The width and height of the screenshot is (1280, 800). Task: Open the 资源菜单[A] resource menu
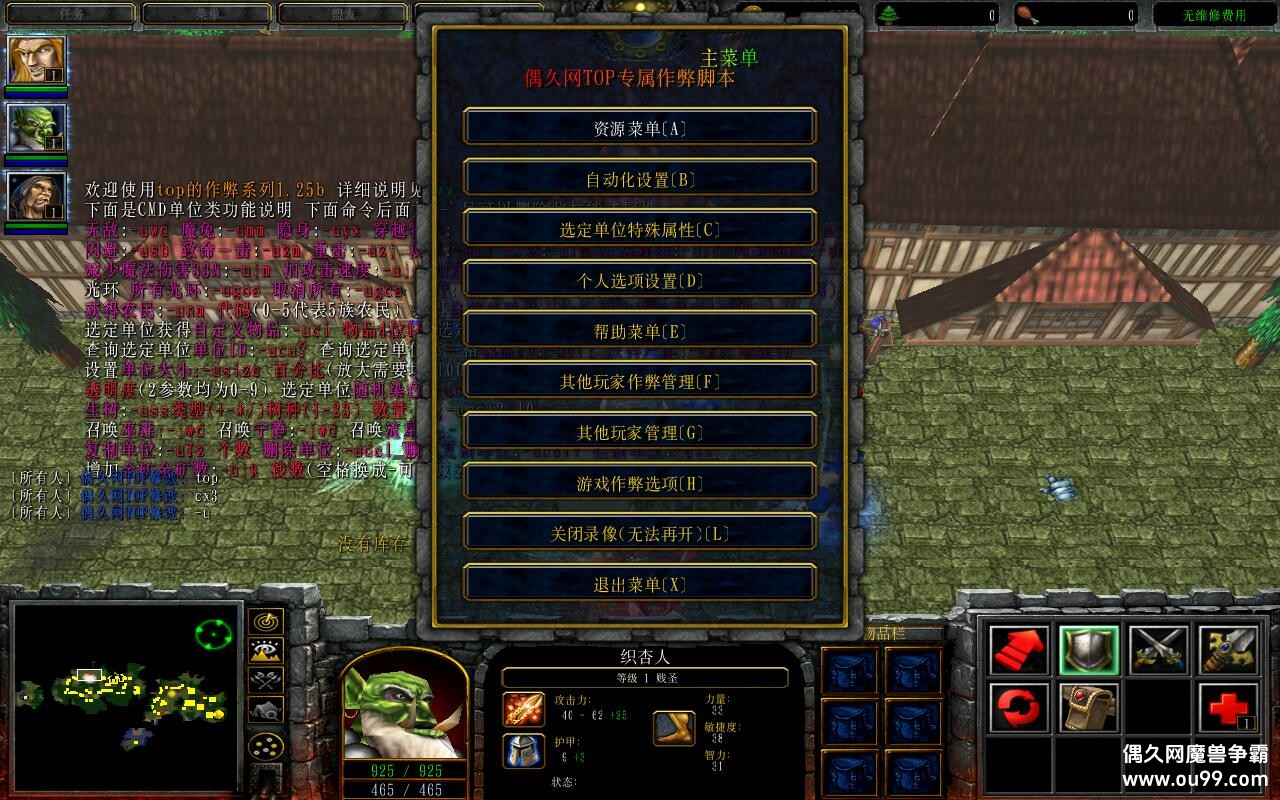click(640, 128)
